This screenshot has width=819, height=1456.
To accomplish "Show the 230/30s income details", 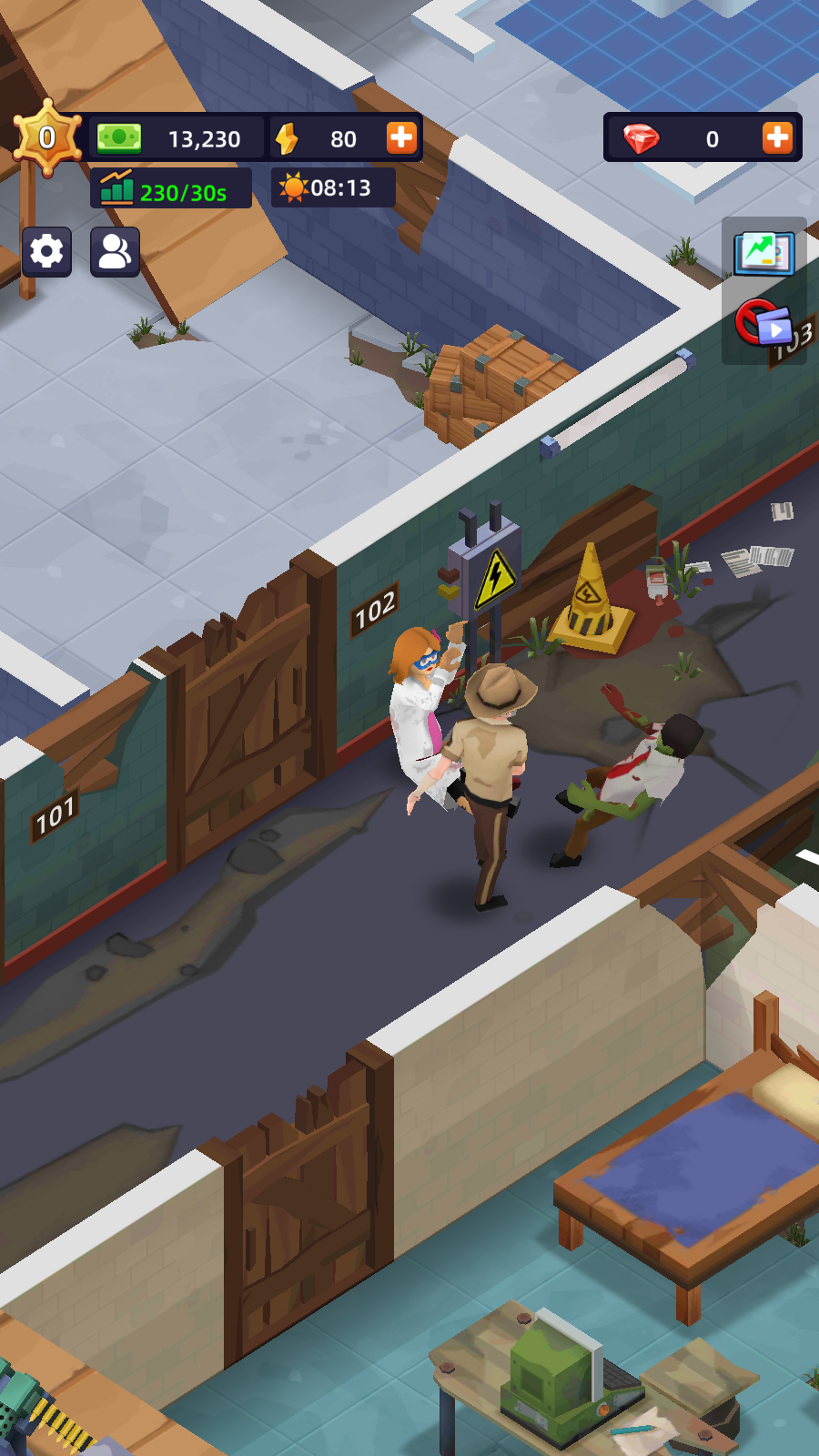I will click(x=171, y=190).
